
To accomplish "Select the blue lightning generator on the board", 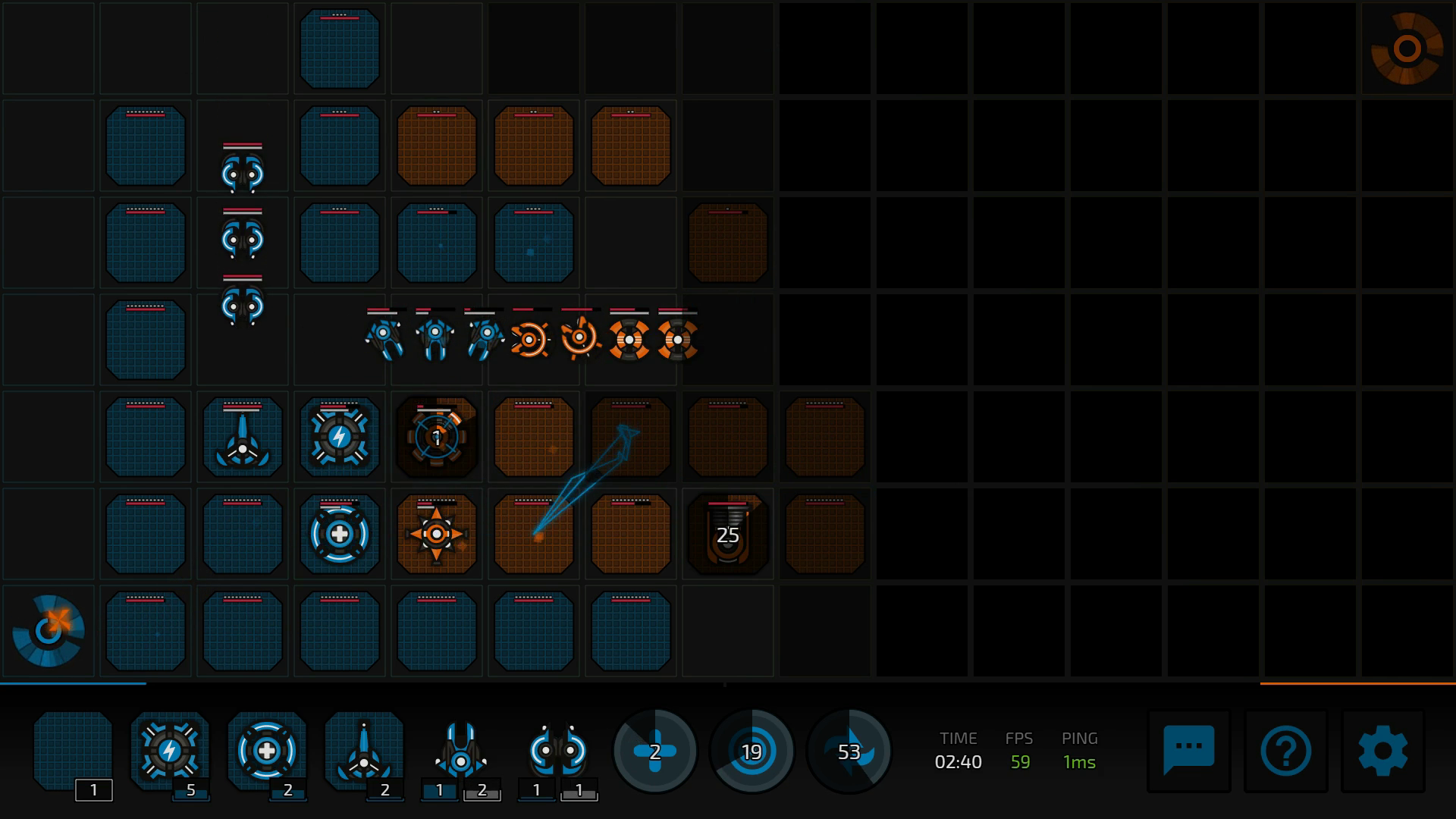I will (340, 438).
